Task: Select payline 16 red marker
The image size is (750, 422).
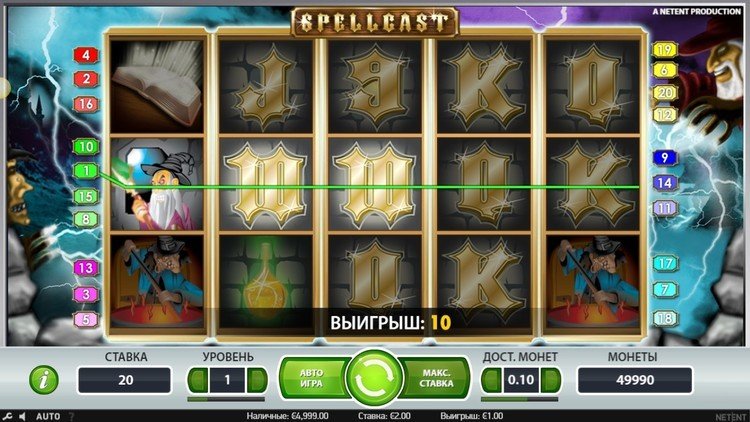Action: (86, 104)
